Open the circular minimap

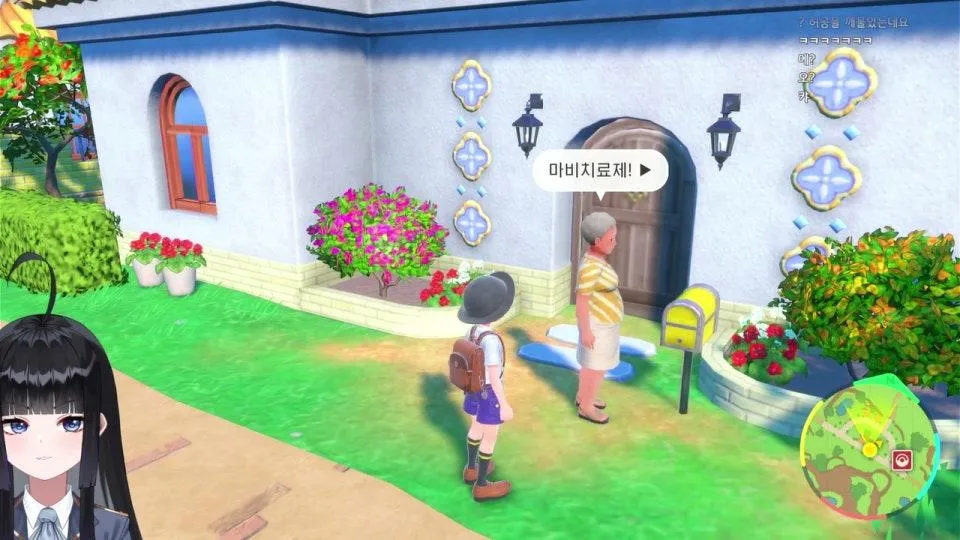pos(868,440)
